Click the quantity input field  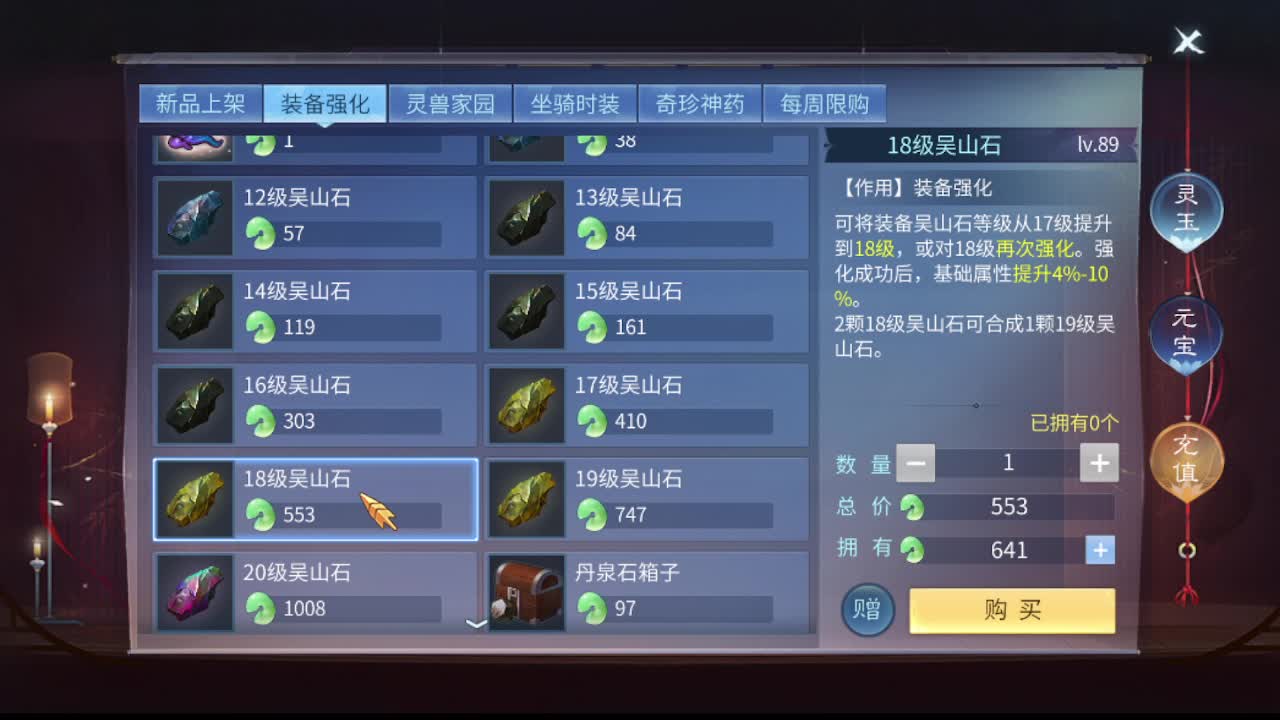point(1010,462)
